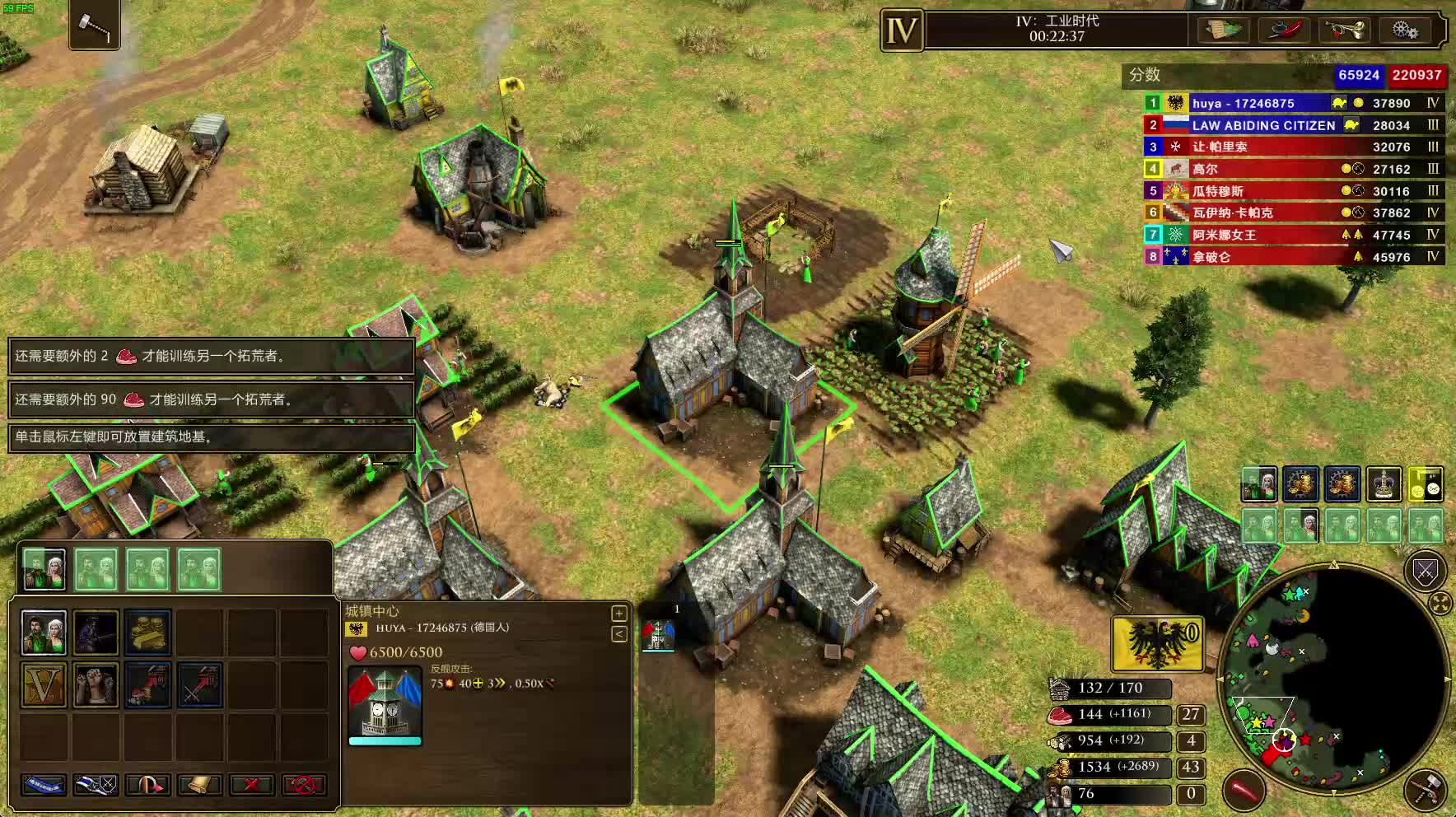The height and width of the screenshot is (817, 1456).
Task: Open the home city flag button
Action: pyautogui.click(x=1157, y=643)
